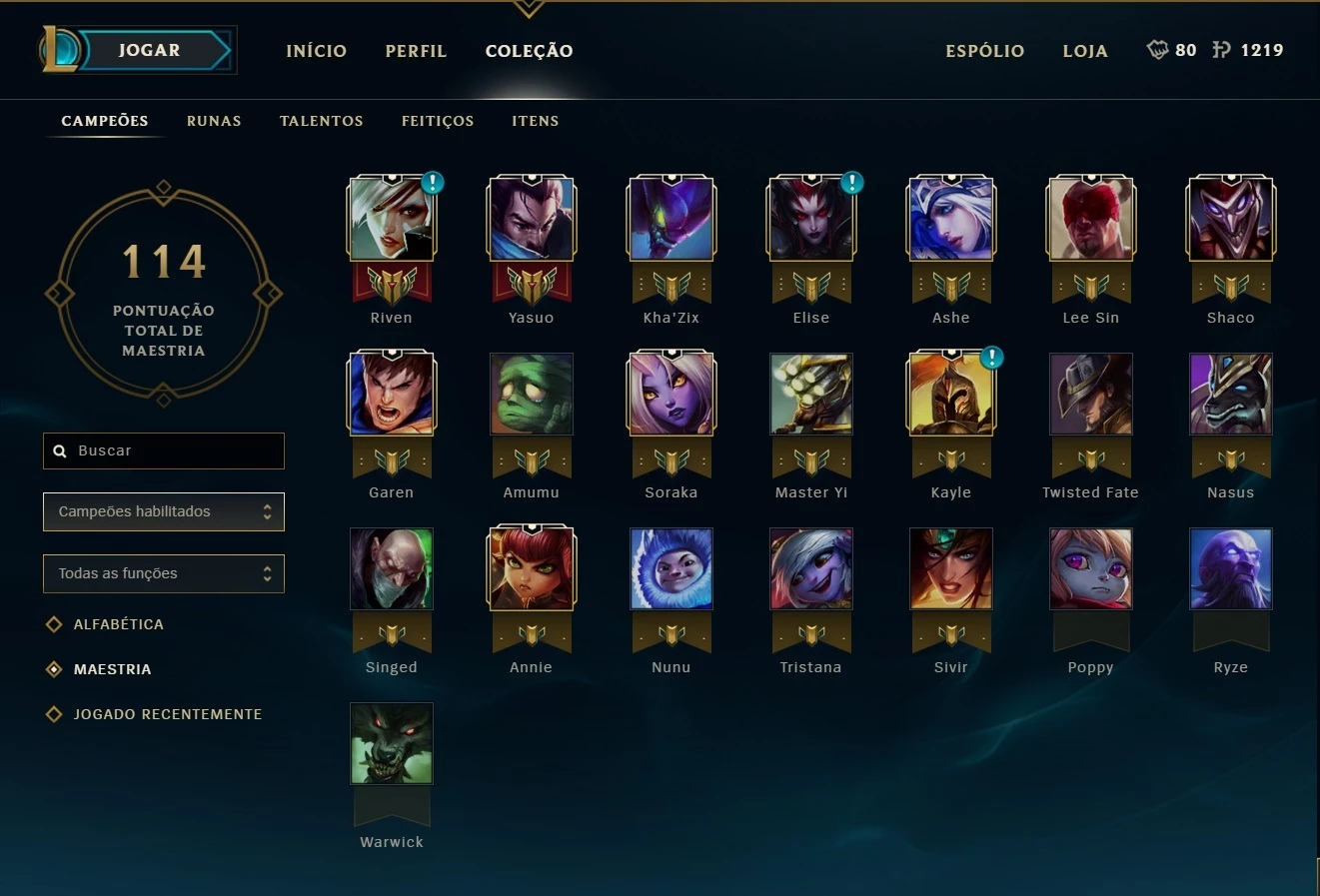
Task: Open the Todas as funções dropdown
Action: 163,573
